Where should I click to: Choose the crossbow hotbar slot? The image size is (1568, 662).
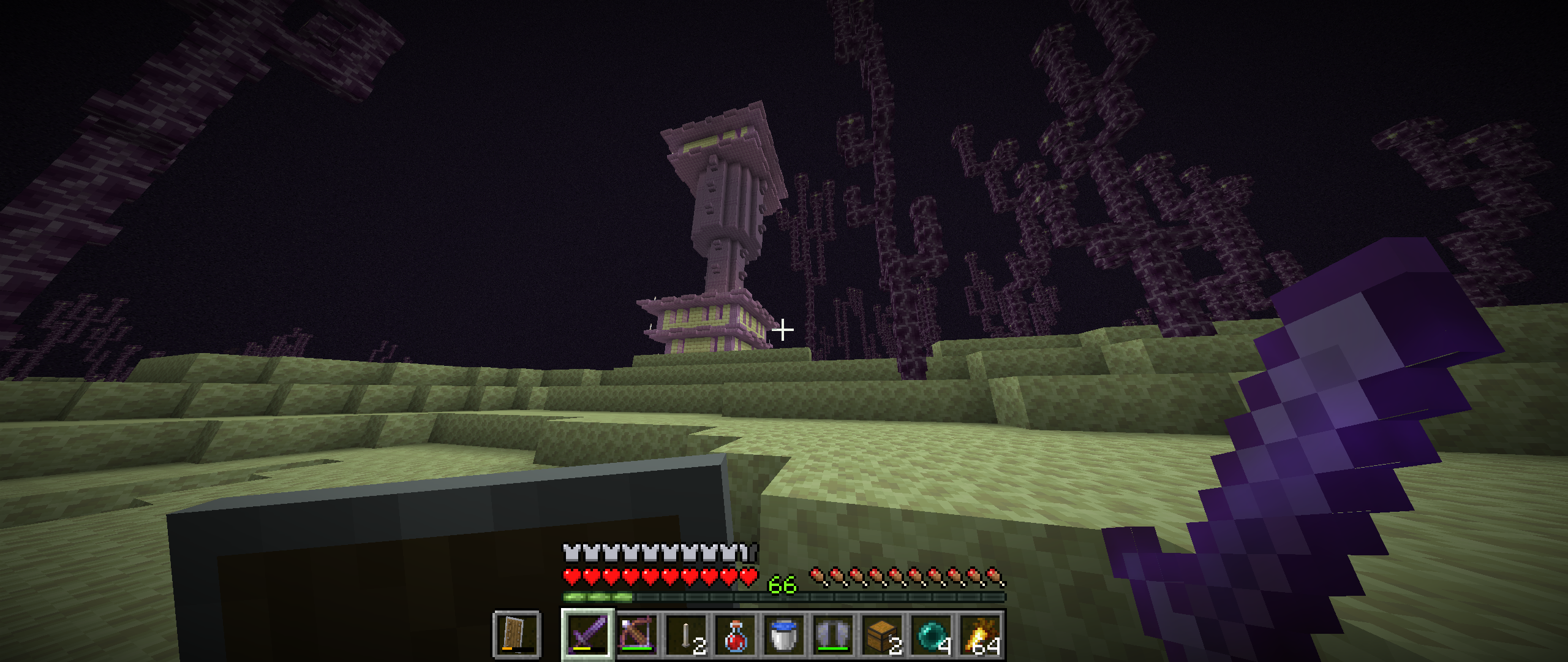tap(637, 634)
